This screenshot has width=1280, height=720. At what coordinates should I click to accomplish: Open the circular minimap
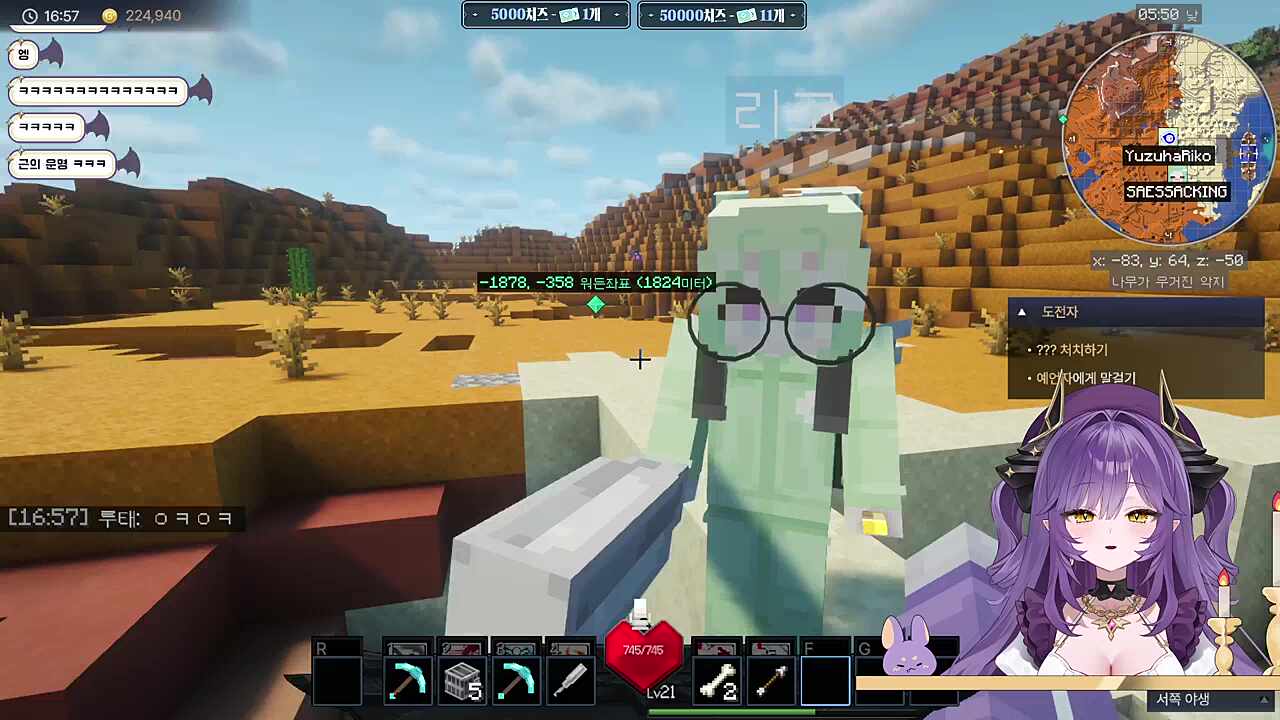[1166, 140]
